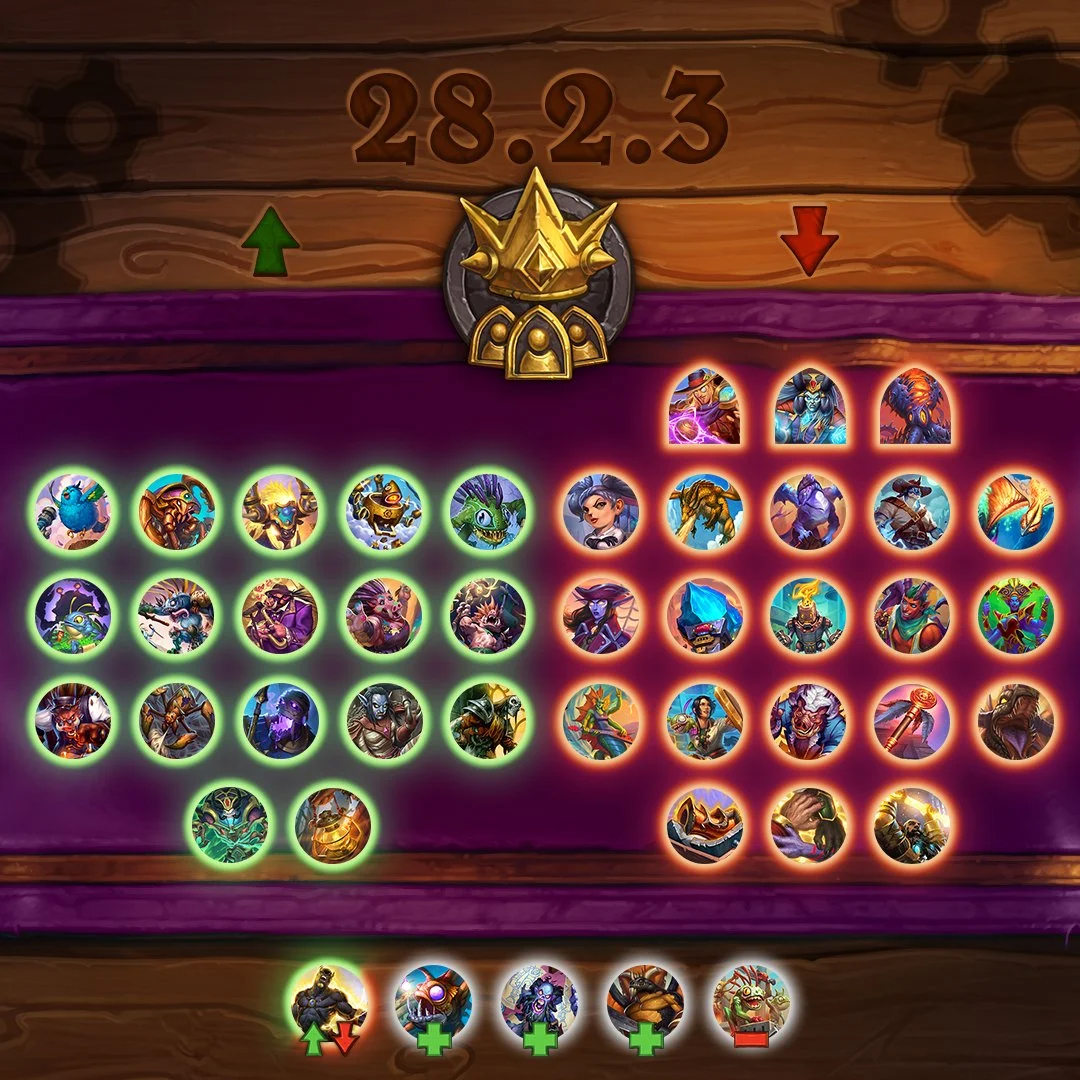The width and height of the screenshot is (1080, 1080).
Task: Choose the green up arrow buffs header
Action: (x=270, y=242)
